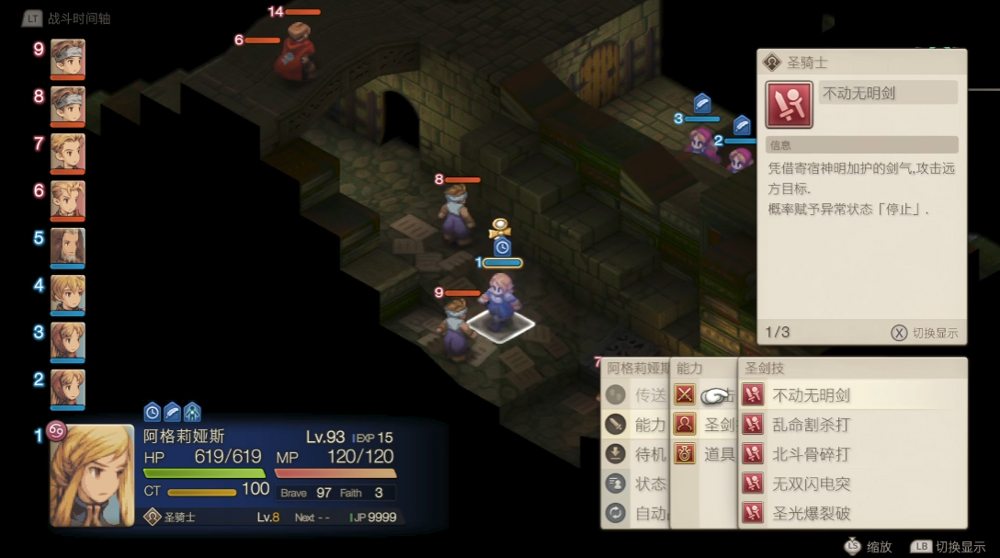Open the 圣剑技 holy sword submenu entry

pos(704,425)
